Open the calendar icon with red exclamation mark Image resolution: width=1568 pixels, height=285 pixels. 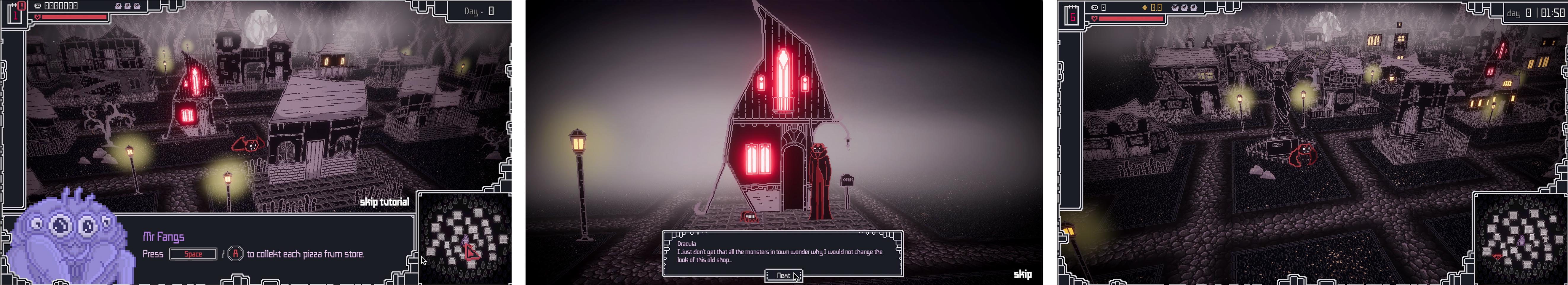[x=15, y=12]
